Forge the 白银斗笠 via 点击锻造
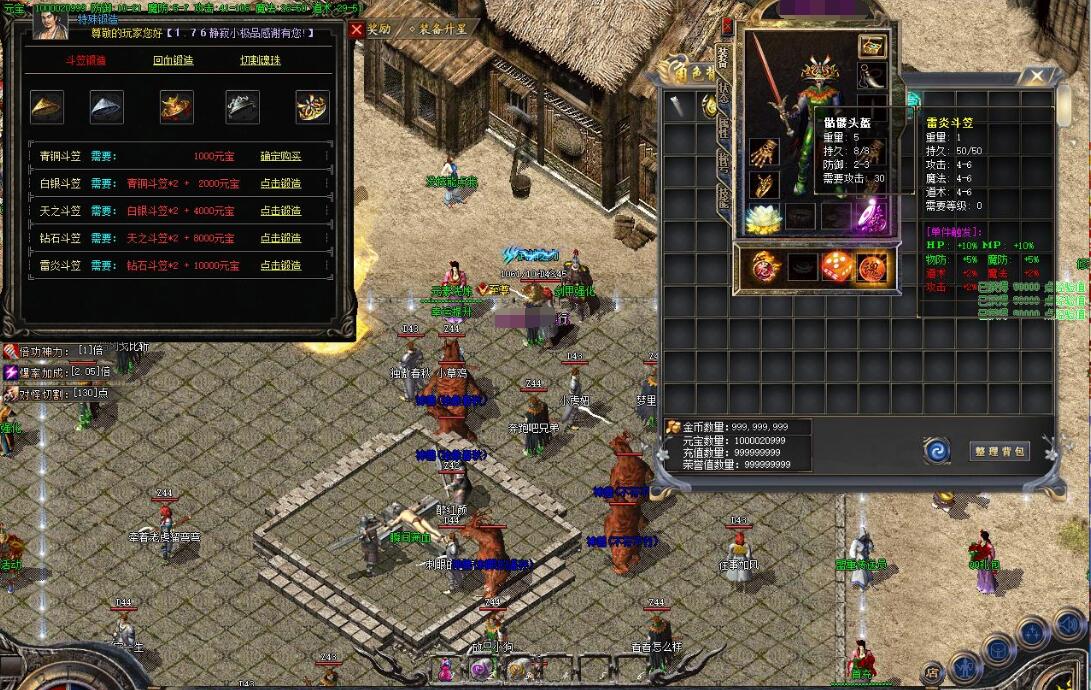This screenshot has height=690, width=1091. click(x=280, y=184)
